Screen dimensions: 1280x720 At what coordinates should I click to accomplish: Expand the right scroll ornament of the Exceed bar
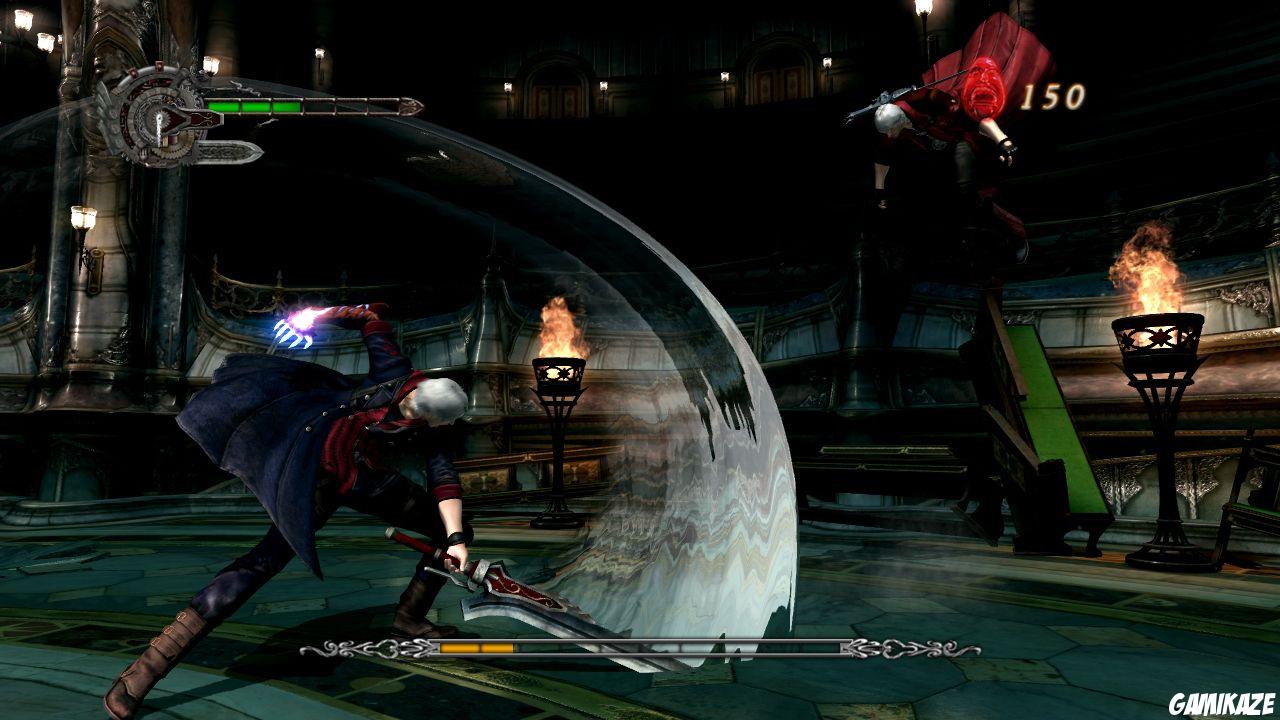897,648
